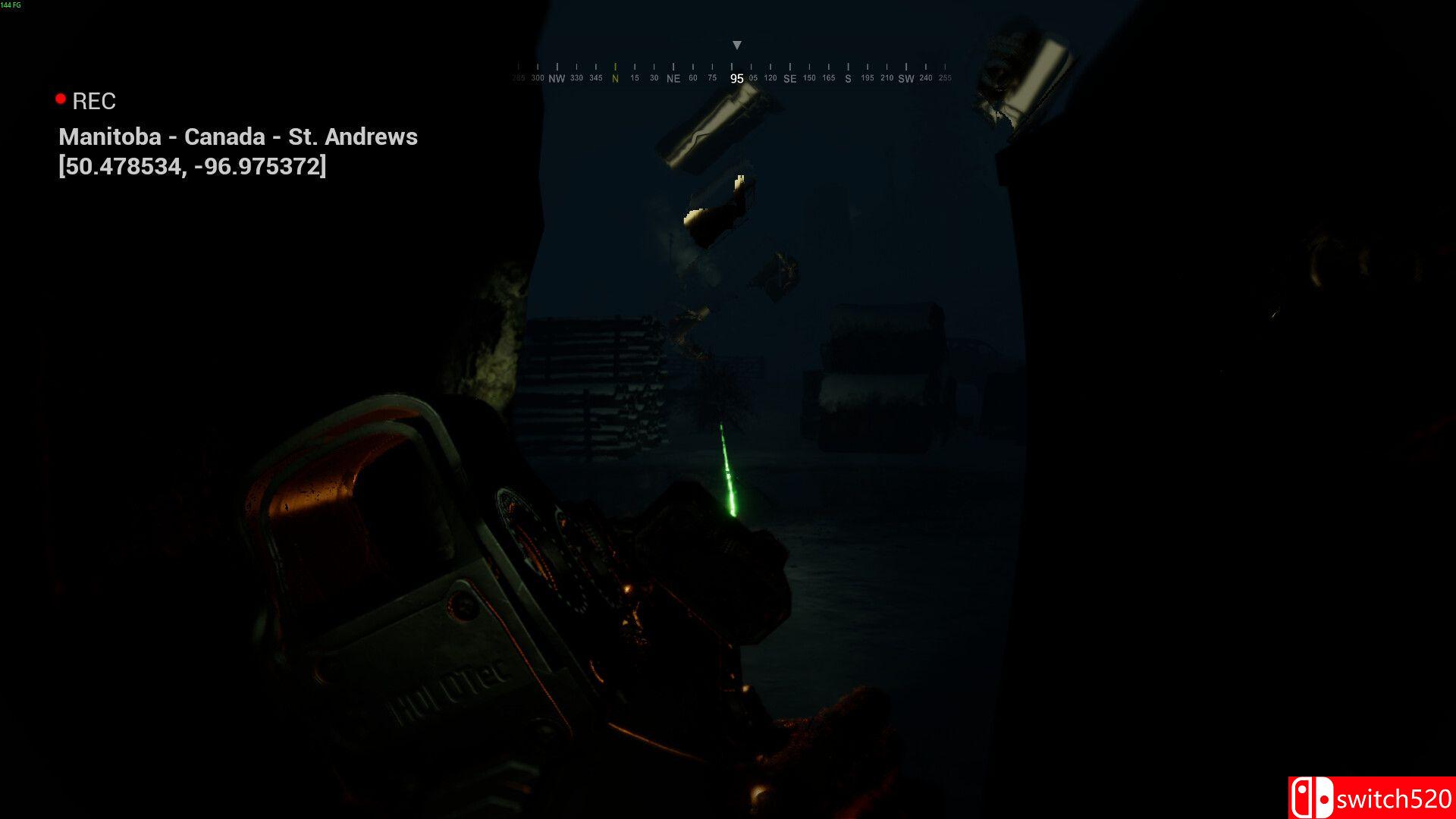Click the NE label on the compass strip
Screen dimensions: 1456x819
pyautogui.click(x=672, y=78)
